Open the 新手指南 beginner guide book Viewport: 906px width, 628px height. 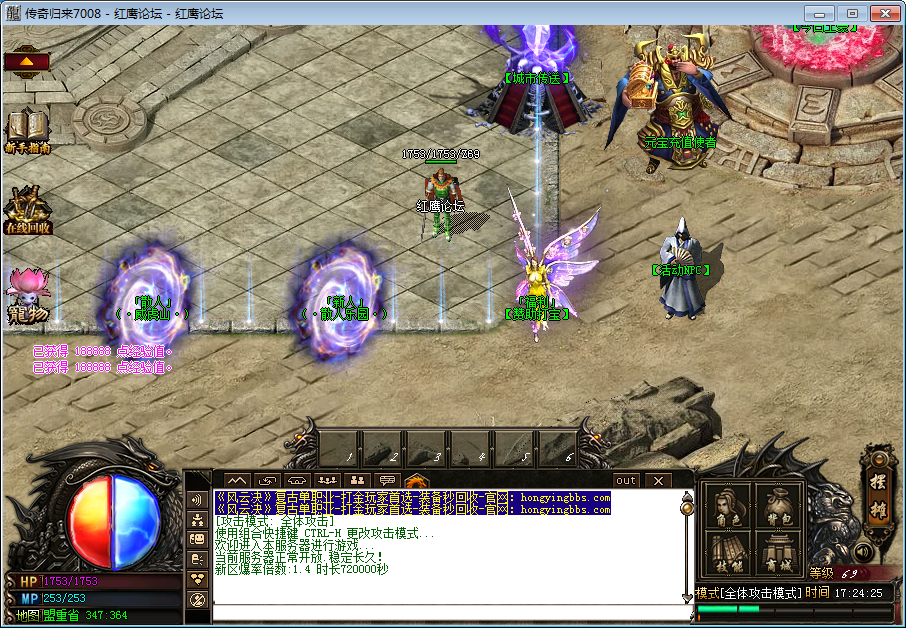pos(28,130)
